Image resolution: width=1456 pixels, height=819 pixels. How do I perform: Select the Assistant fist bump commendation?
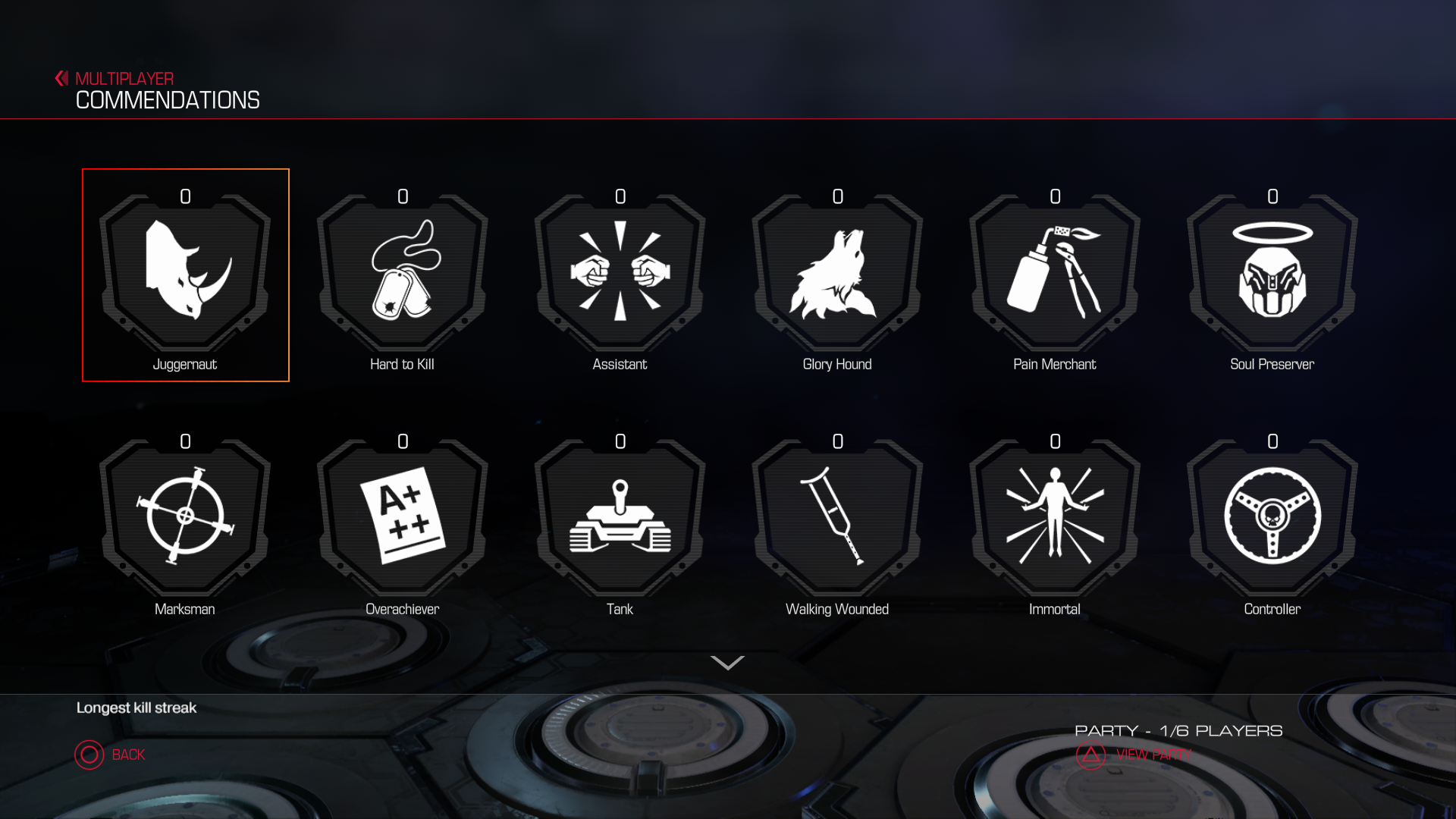(620, 273)
